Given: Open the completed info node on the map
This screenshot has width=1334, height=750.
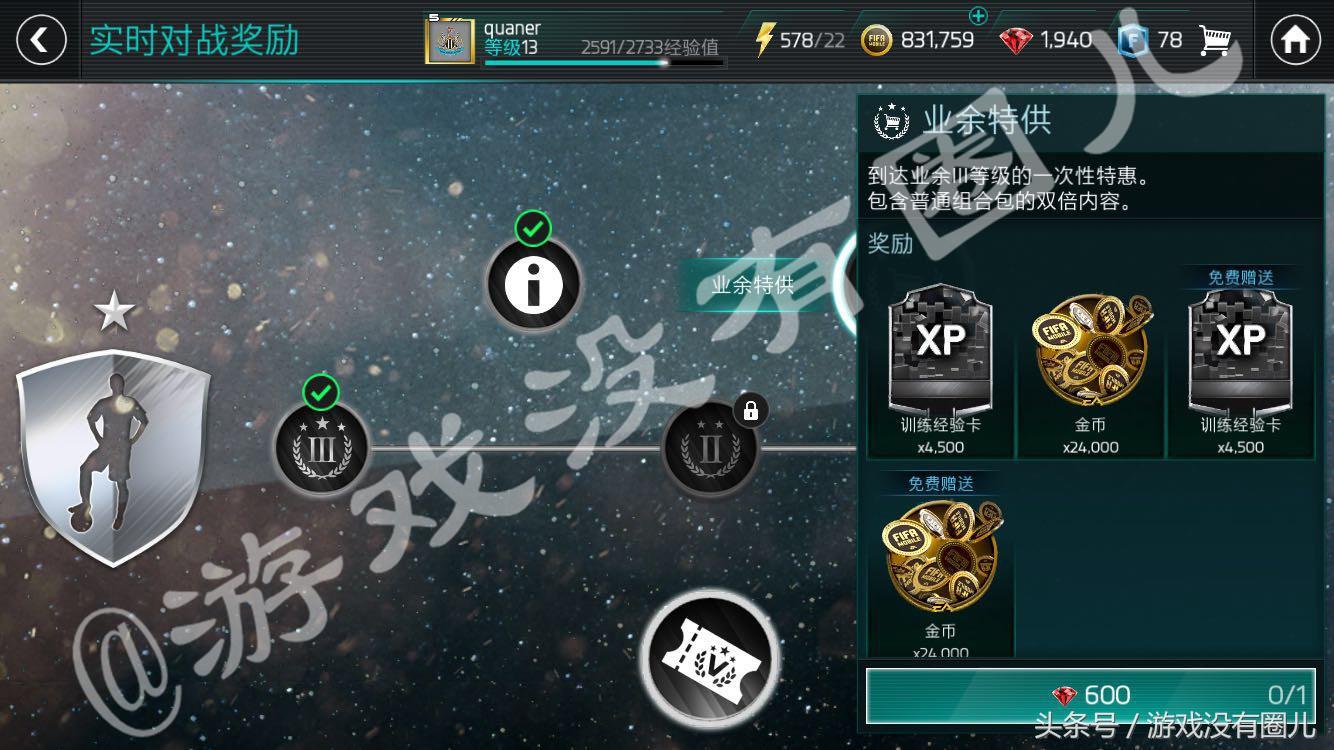Looking at the screenshot, I should 533,282.
